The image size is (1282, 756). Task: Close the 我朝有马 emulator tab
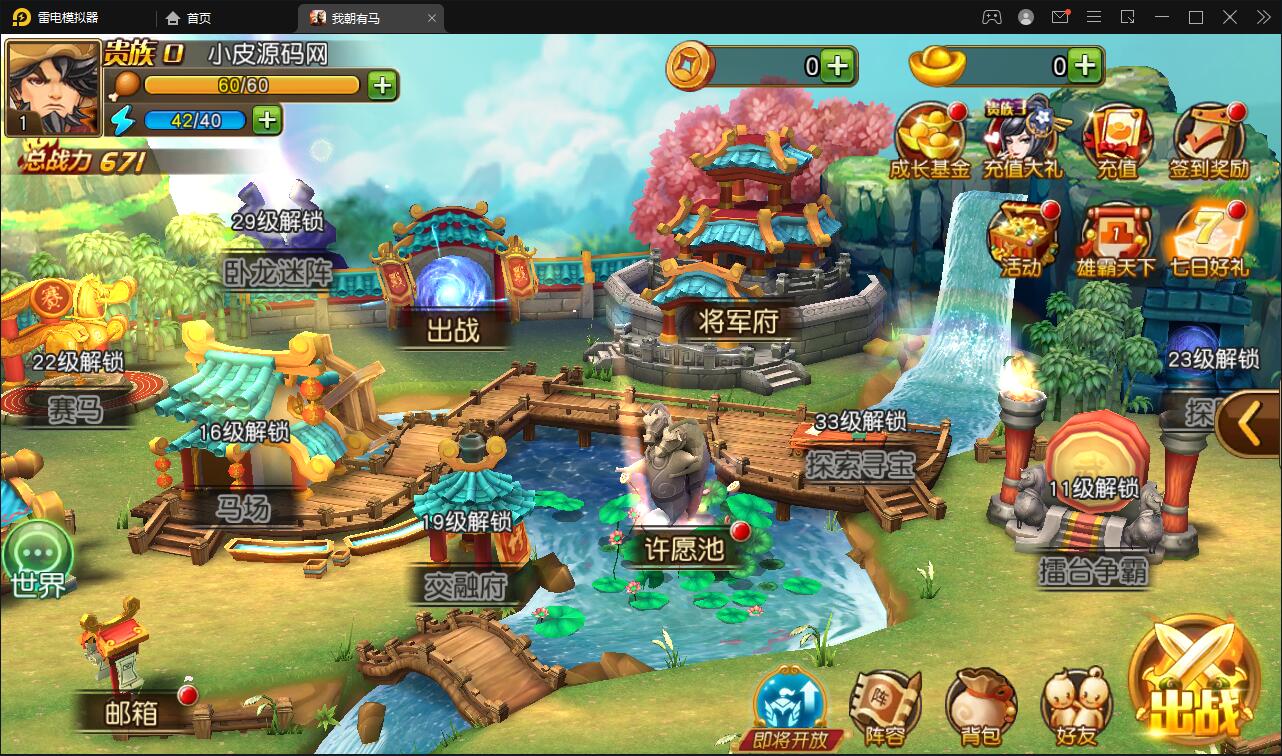tap(432, 18)
